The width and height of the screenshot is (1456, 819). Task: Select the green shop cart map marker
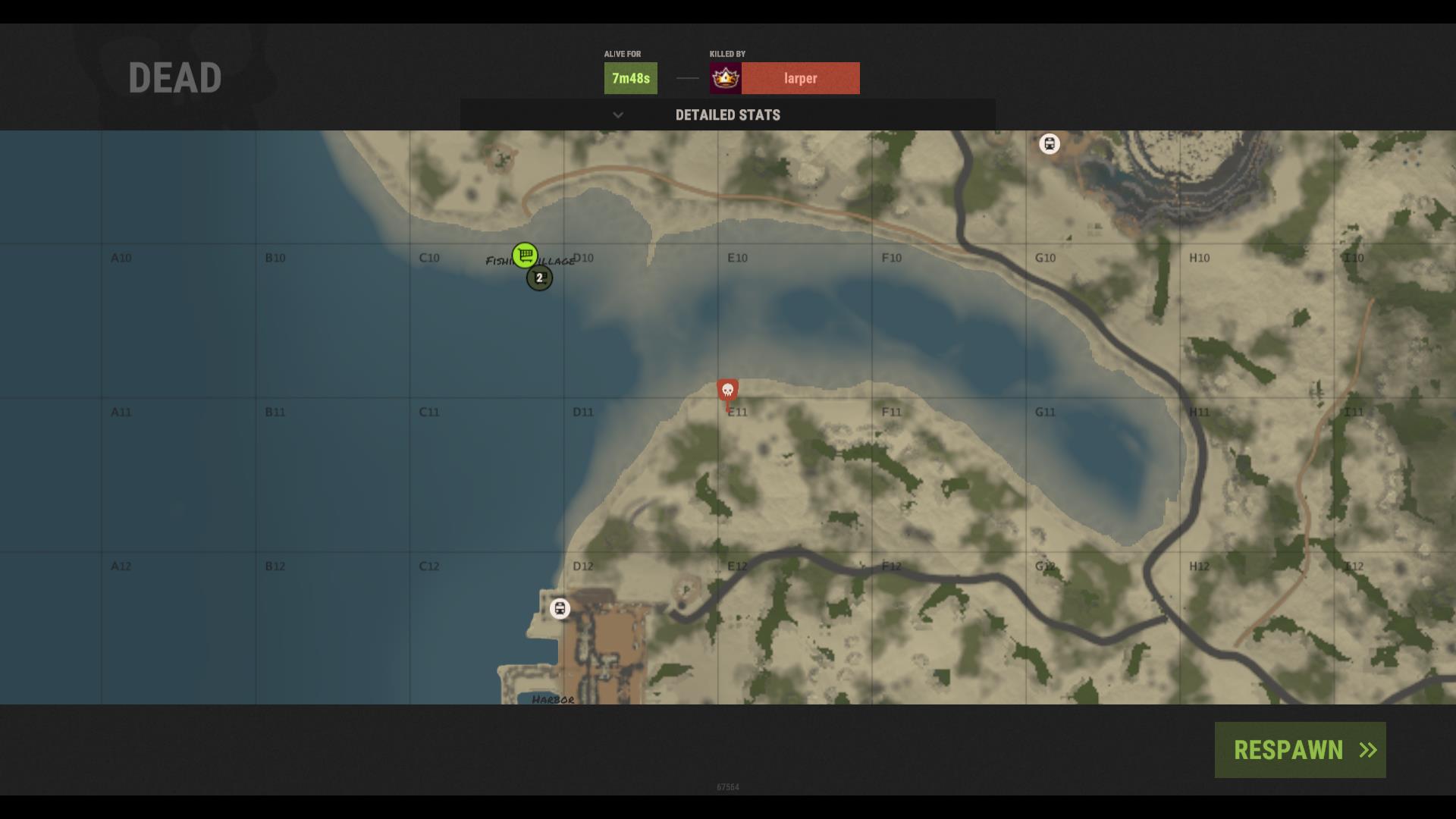[x=525, y=255]
